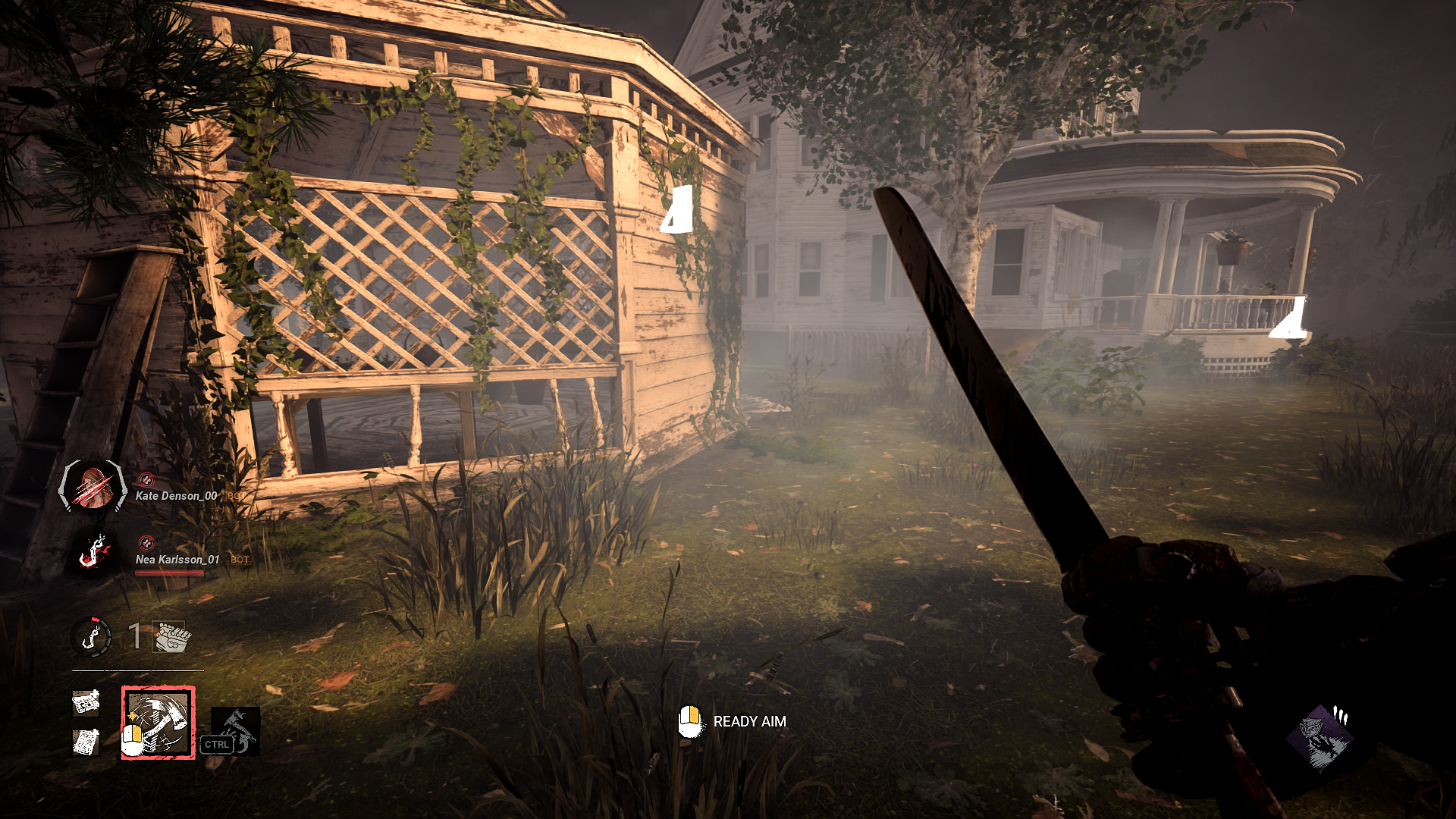Click the broken status icon beside Nea Karlsson_01

pyautogui.click(x=147, y=543)
